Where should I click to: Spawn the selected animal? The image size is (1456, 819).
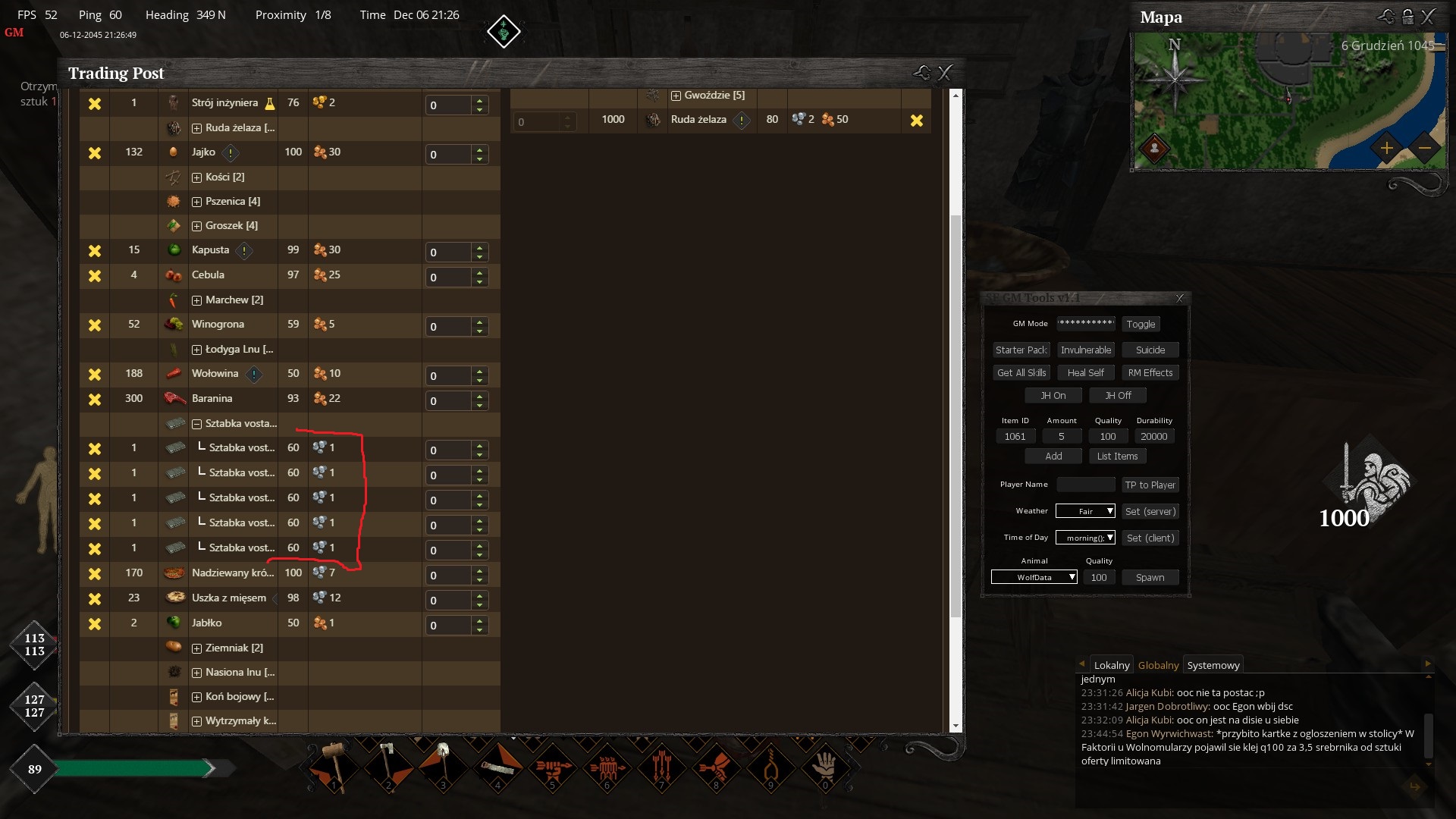tap(1150, 578)
